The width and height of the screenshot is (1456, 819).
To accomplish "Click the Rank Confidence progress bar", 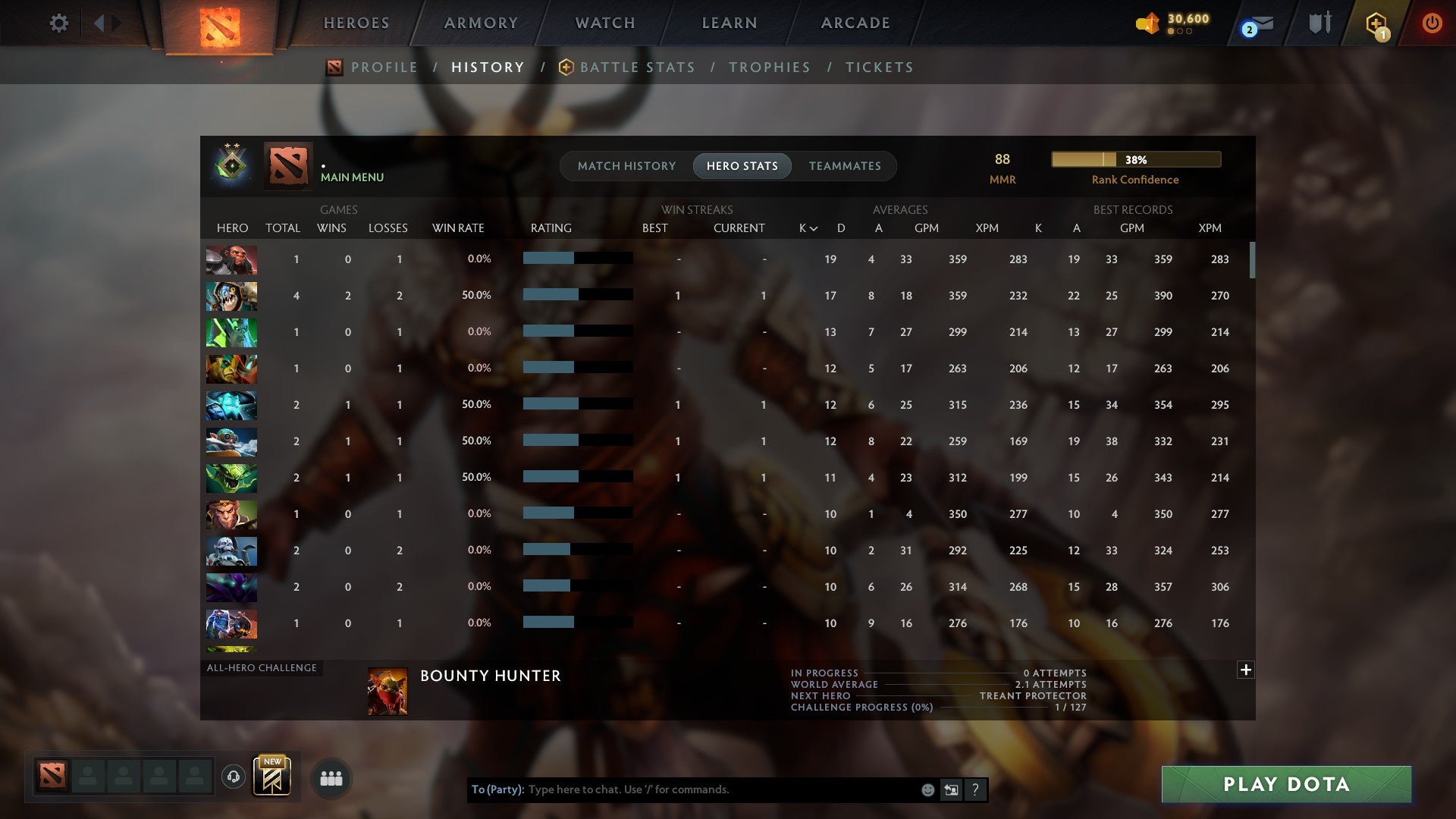I will 1135,159.
